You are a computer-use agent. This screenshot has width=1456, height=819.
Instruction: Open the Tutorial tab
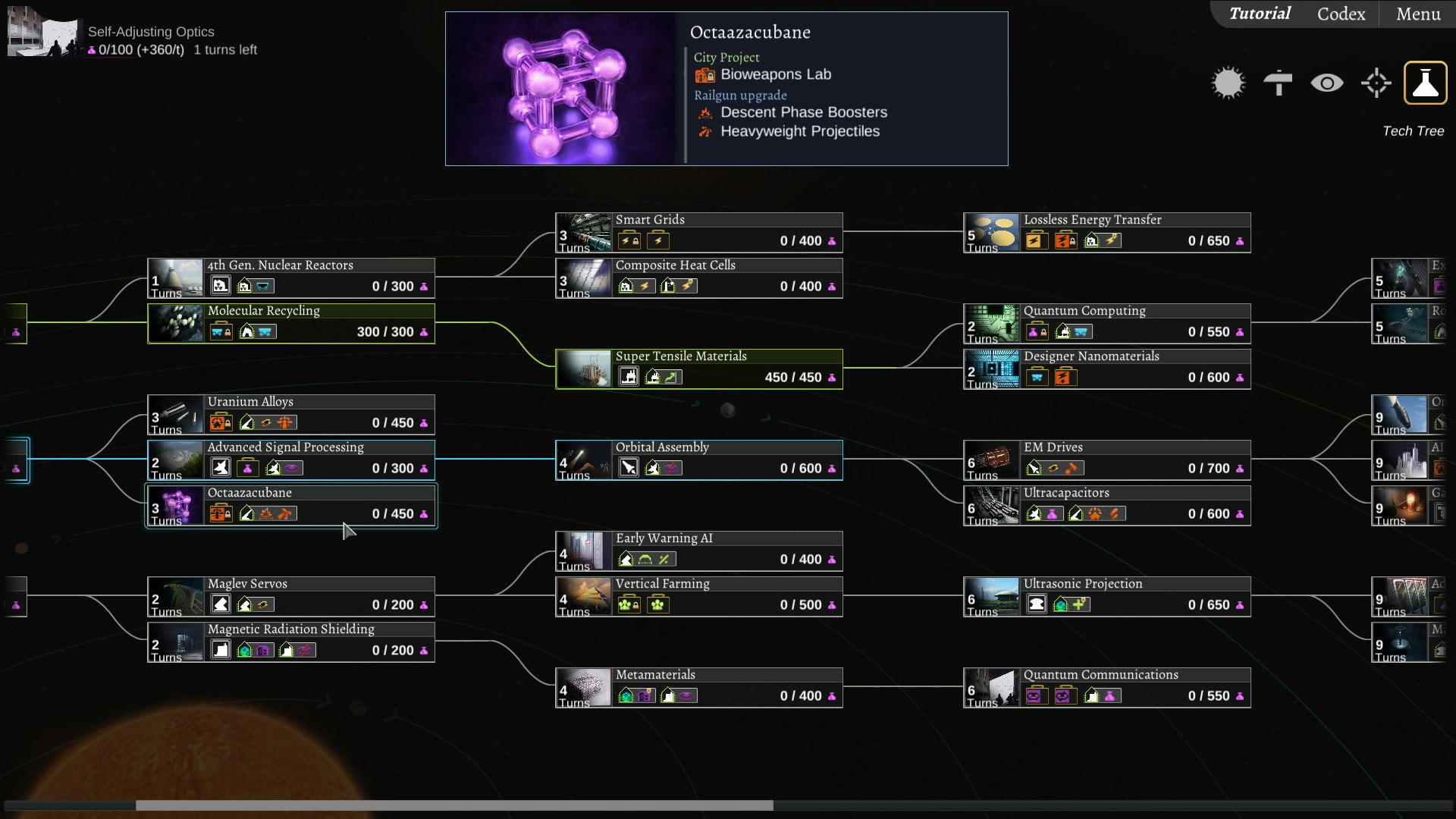1259,14
